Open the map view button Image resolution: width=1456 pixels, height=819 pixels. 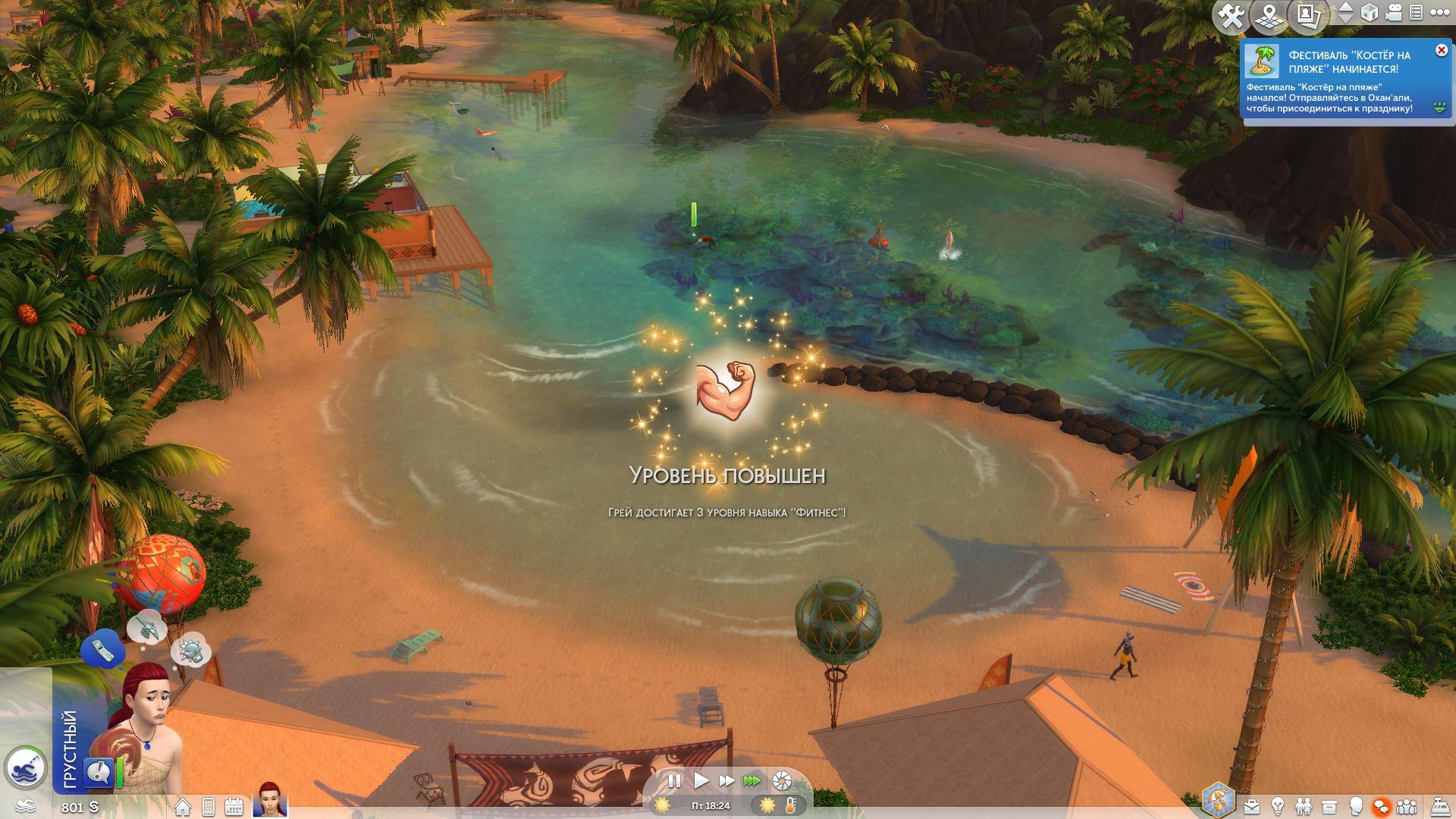point(1269,15)
